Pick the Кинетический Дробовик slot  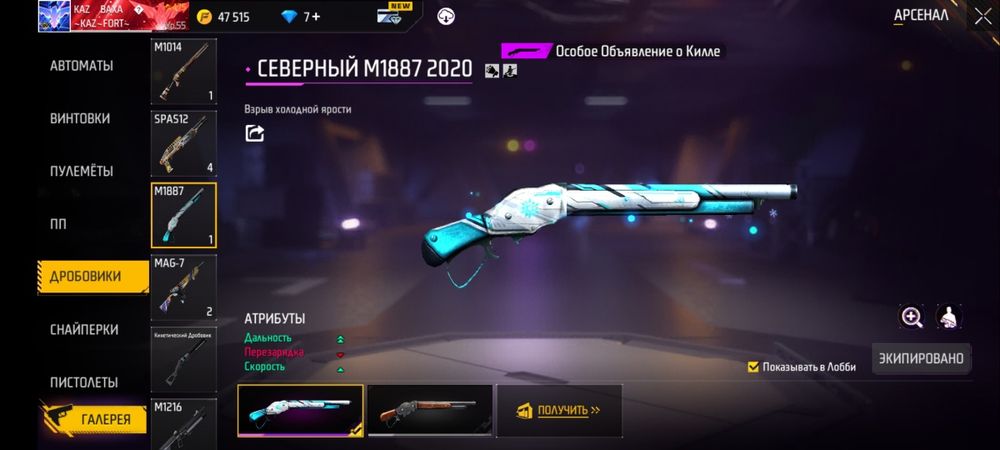[x=184, y=358]
